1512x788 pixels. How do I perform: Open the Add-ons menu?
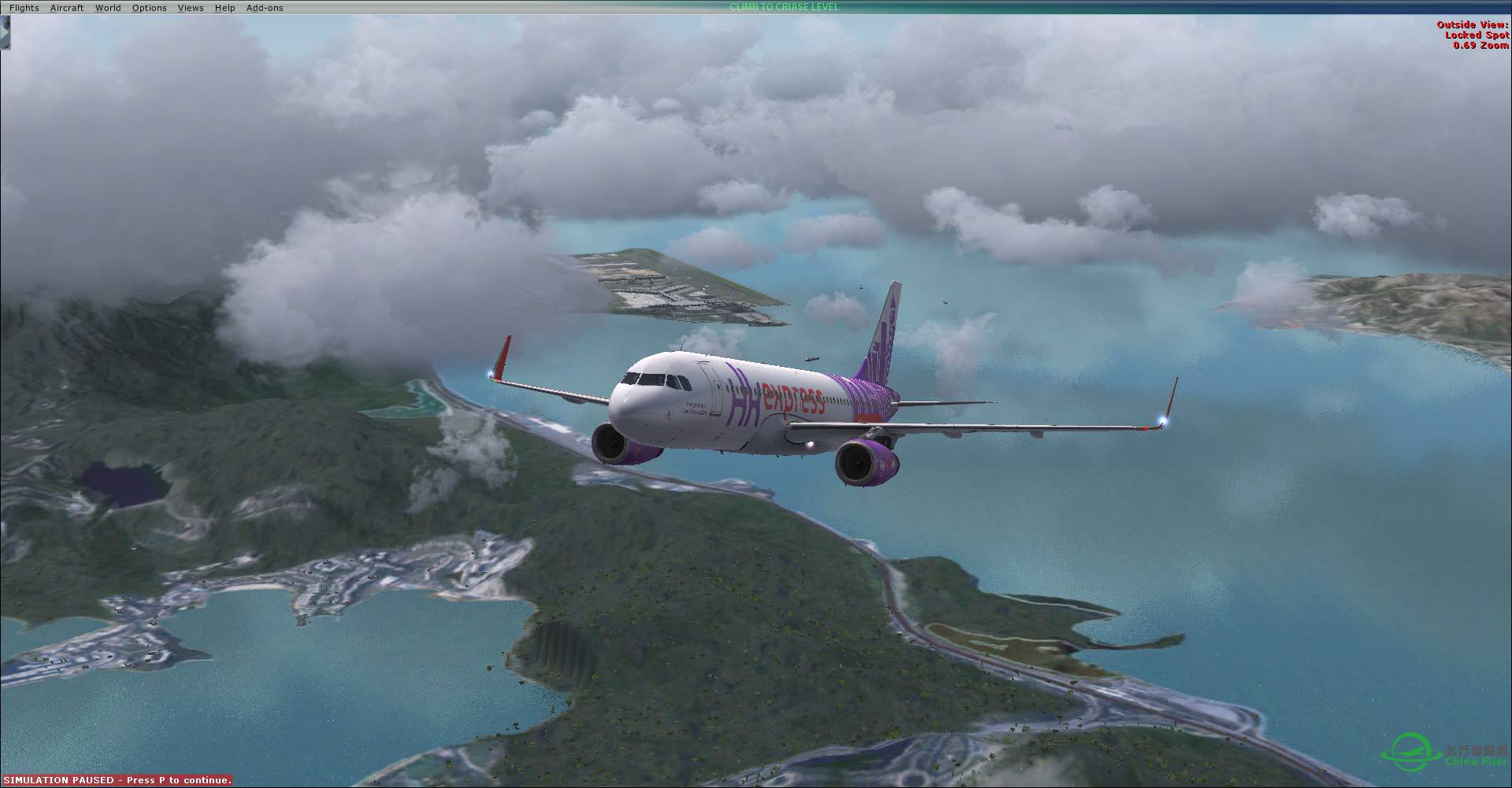pos(263,7)
